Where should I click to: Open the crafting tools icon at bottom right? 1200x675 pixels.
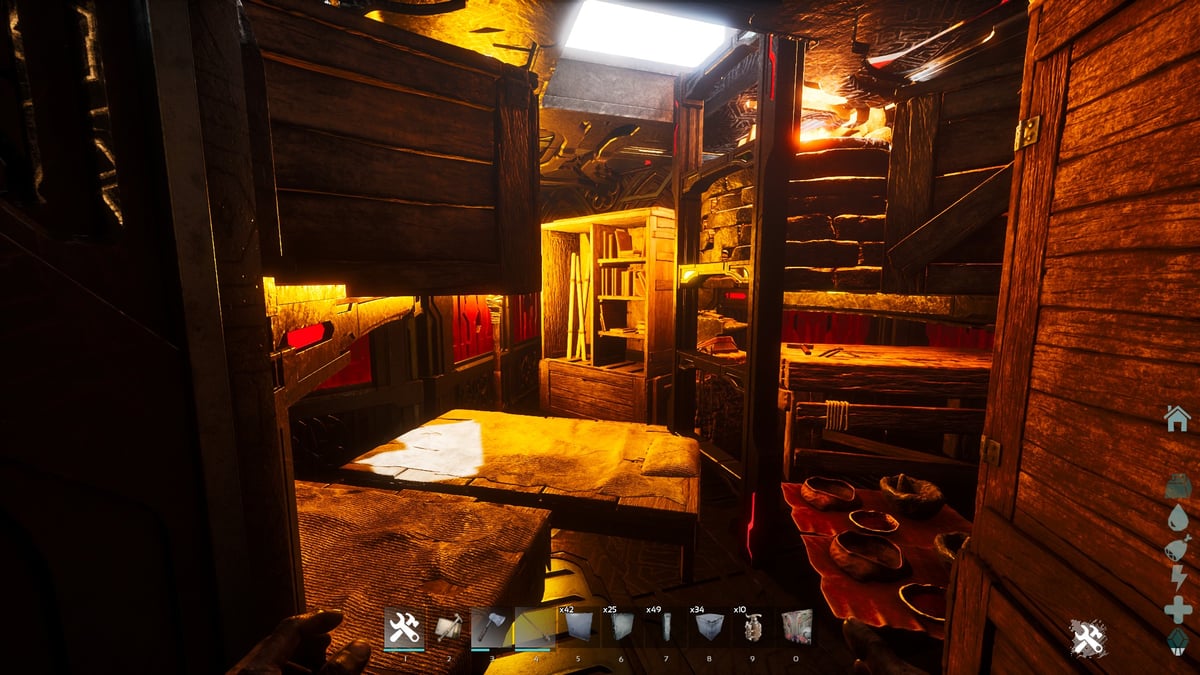click(x=1088, y=638)
